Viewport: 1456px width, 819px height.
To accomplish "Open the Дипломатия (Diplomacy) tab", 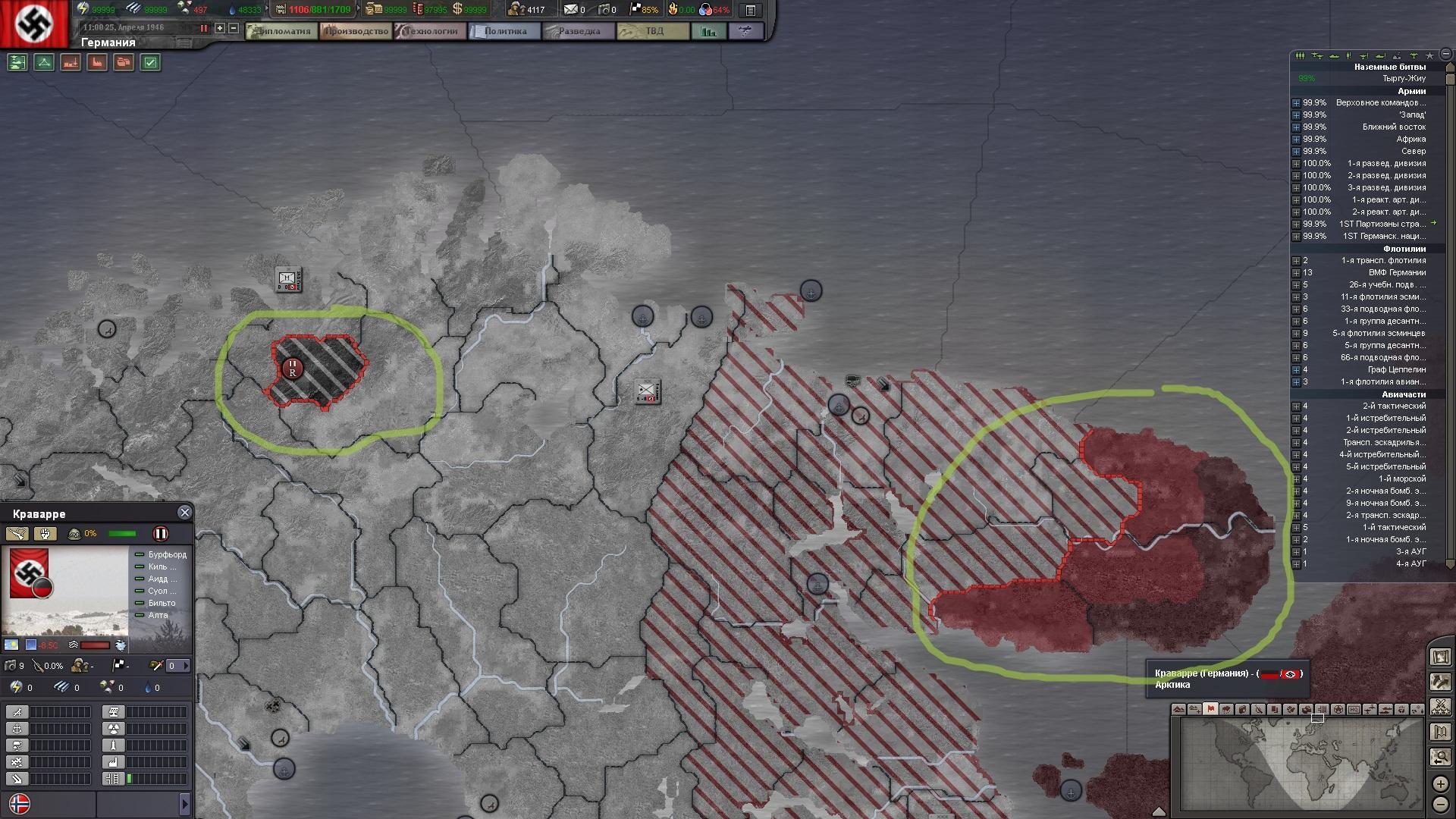I will click(282, 31).
